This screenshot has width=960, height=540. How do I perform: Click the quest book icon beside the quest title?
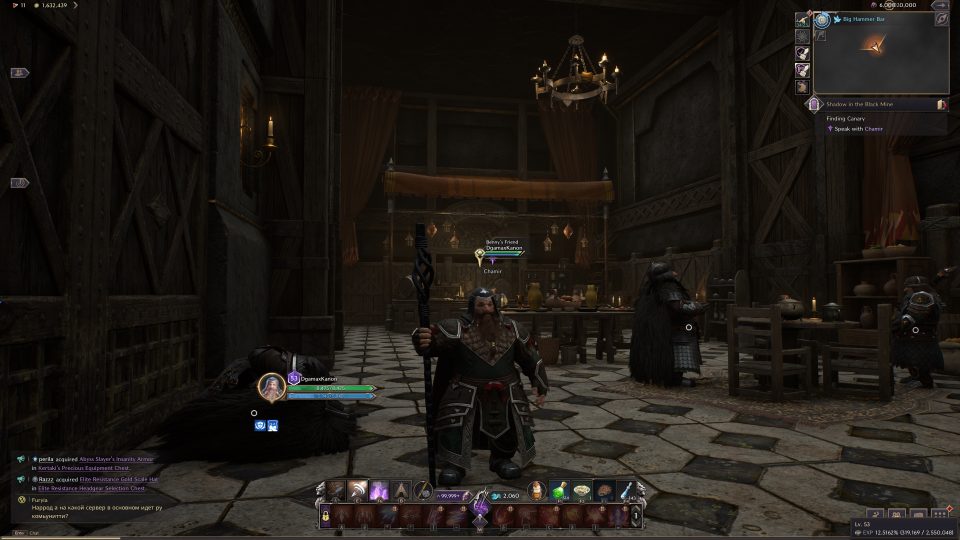(941, 104)
